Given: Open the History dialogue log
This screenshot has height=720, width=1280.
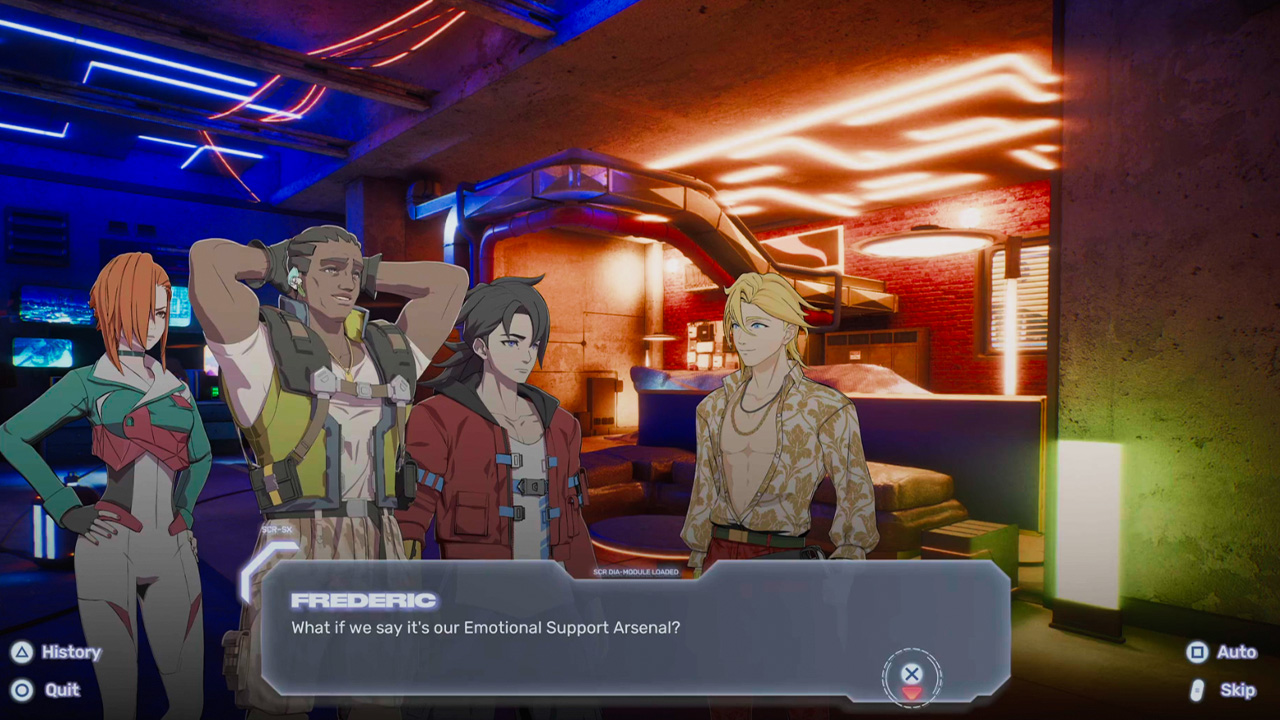Looking at the screenshot, I should pos(57,652).
